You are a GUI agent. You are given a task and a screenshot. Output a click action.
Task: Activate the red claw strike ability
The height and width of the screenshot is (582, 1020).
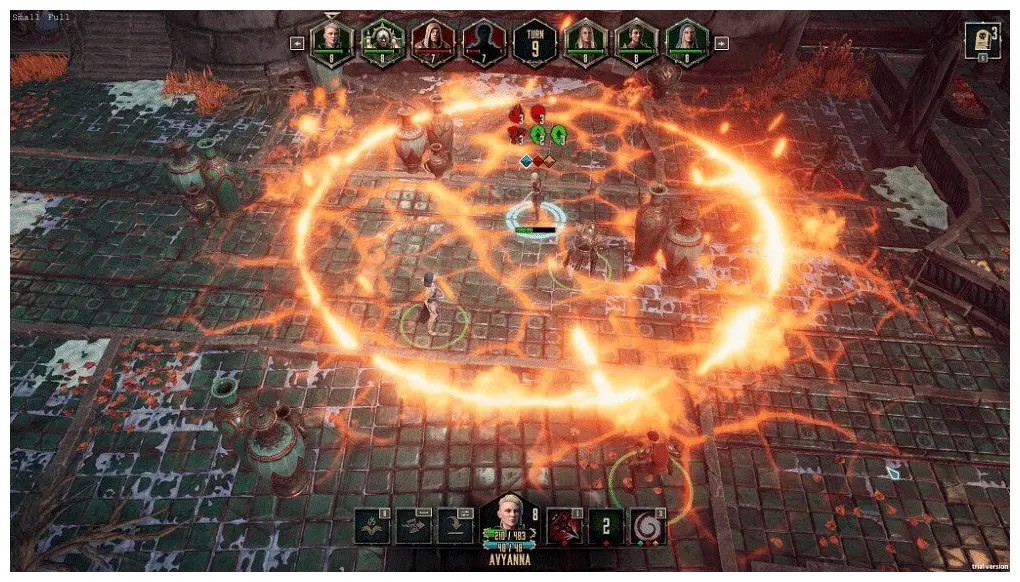coord(565,526)
